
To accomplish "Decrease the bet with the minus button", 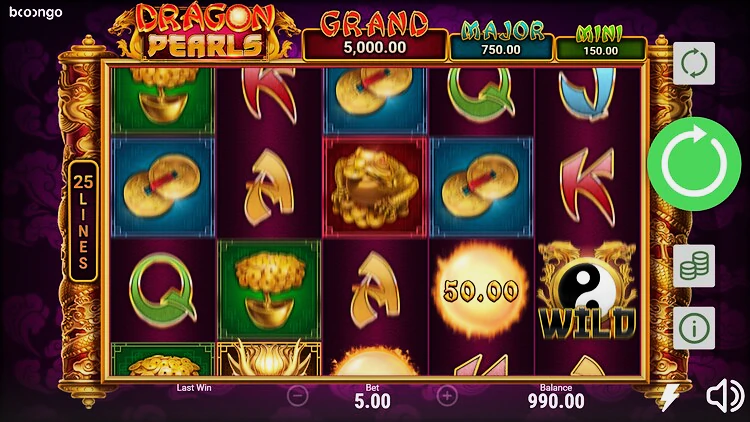I will click(298, 395).
